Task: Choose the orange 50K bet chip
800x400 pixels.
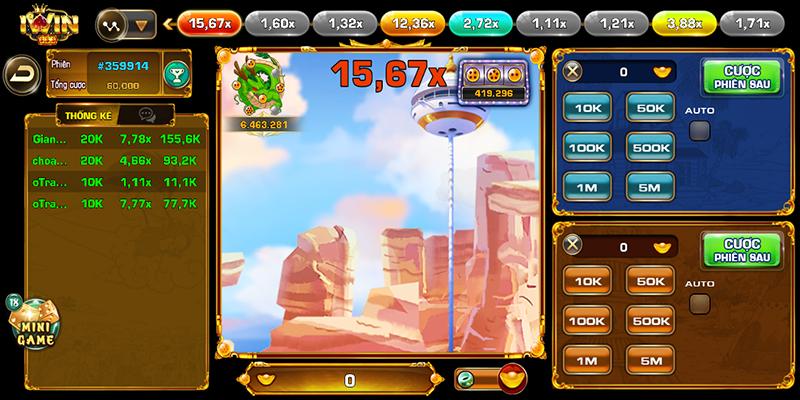Action: 650,282
